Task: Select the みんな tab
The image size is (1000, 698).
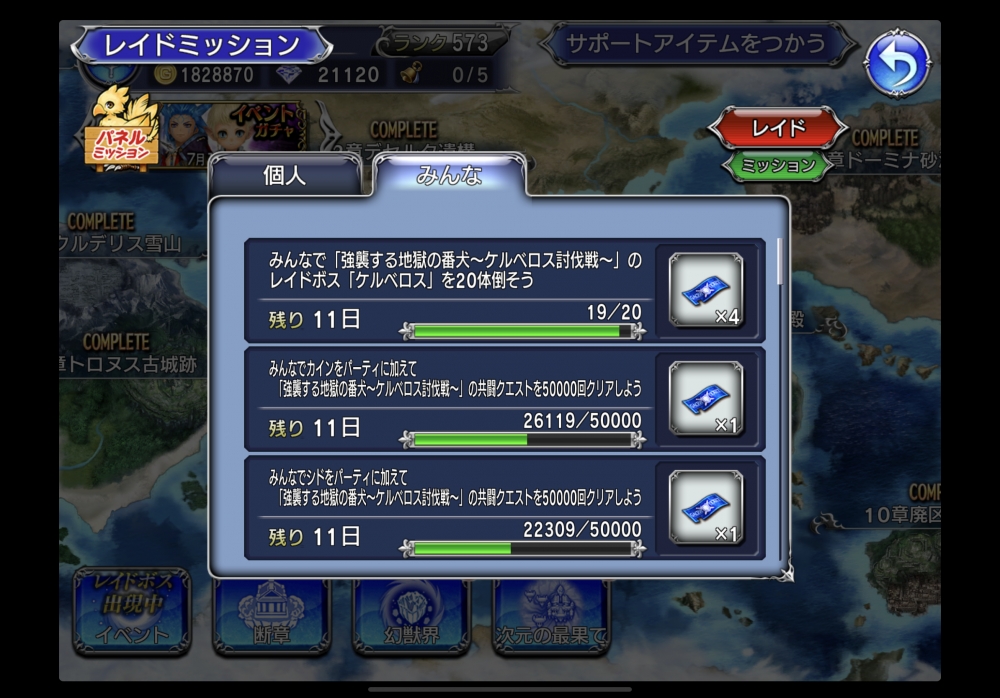Action: click(x=449, y=176)
